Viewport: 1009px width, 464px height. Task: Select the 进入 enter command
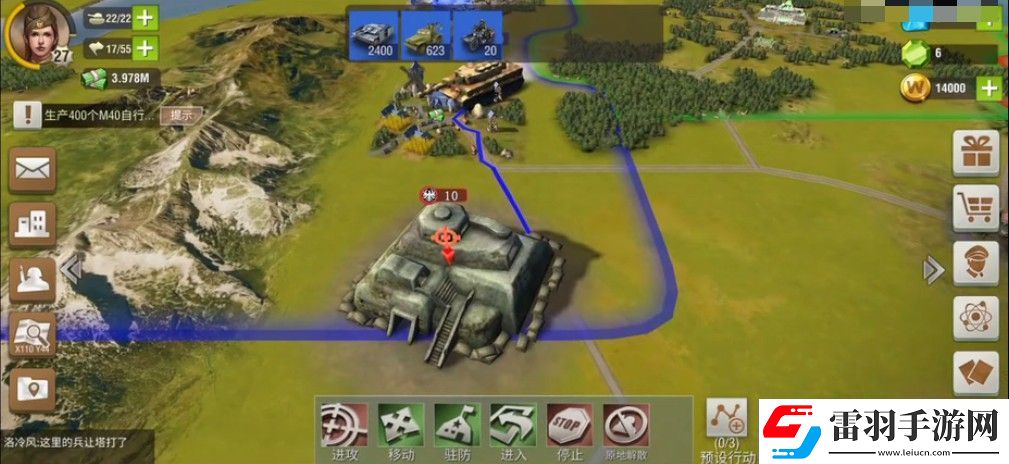coord(513,428)
